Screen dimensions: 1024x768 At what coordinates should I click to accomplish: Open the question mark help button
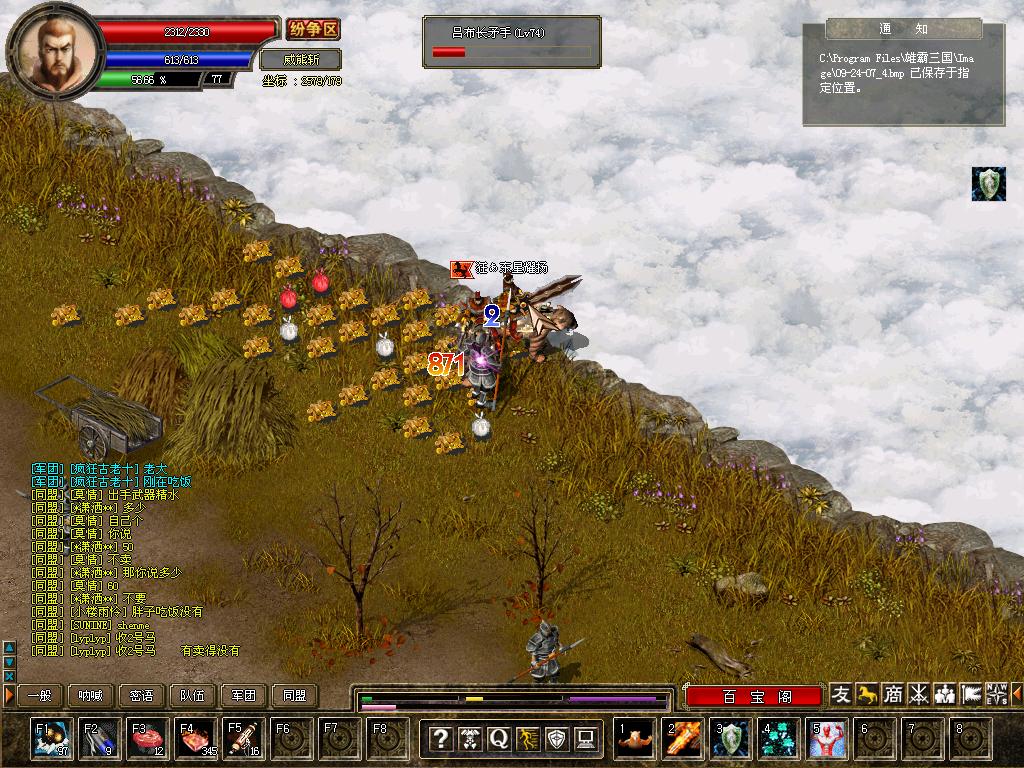(440, 739)
